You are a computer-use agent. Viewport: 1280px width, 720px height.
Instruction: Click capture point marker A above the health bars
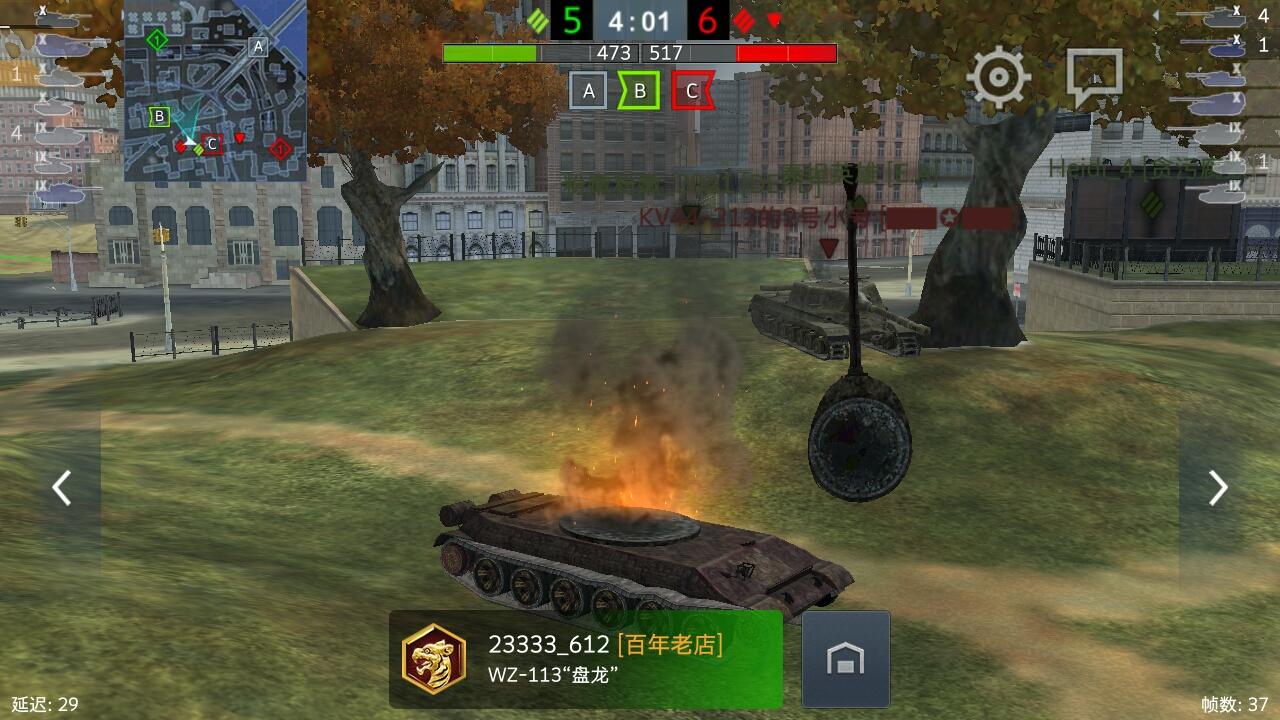tap(589, 89)
